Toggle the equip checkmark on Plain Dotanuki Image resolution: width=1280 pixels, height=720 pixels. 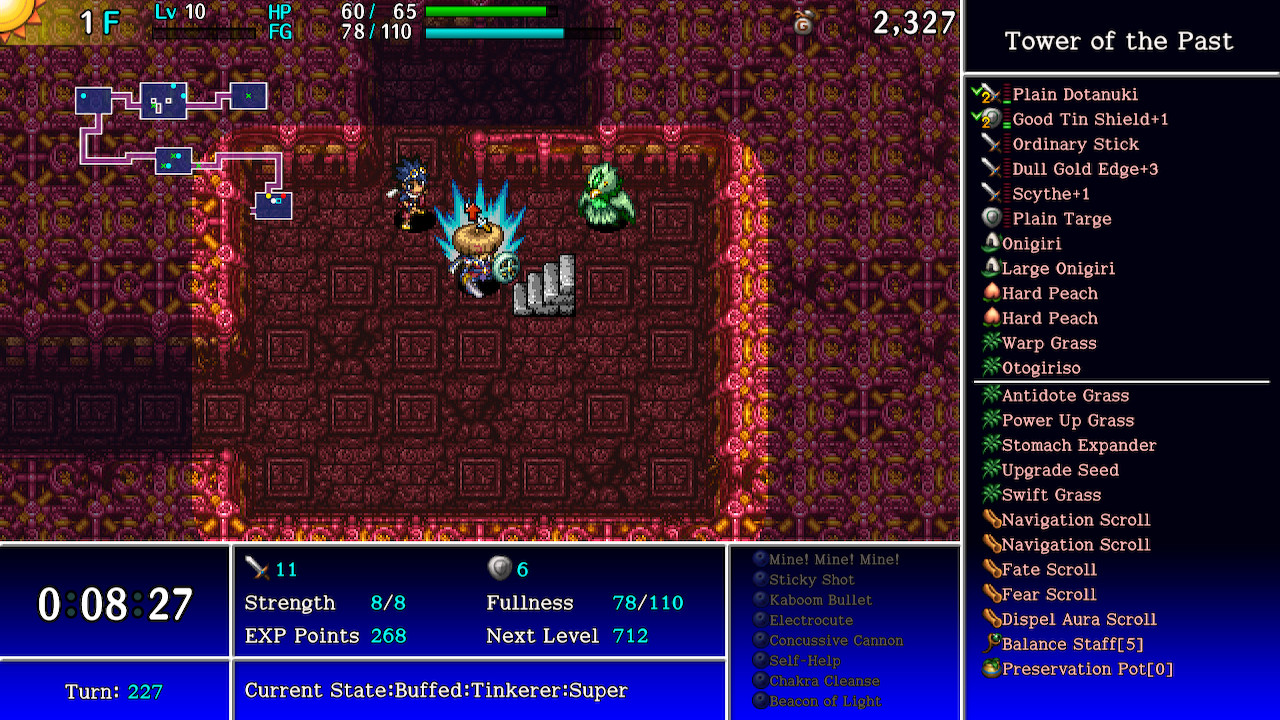tap(978, 91)
